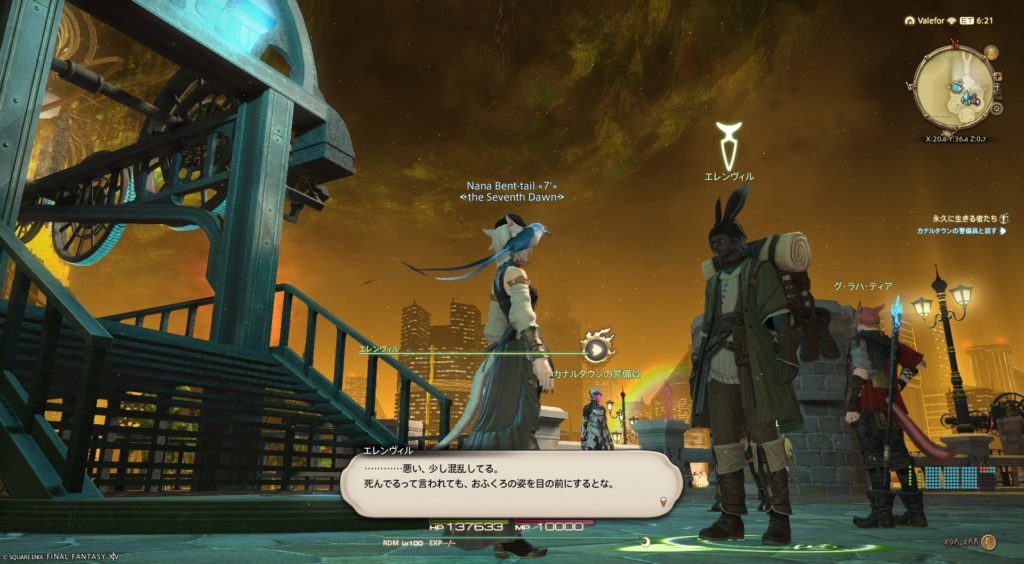Image resolution: width=1024 pixels, height=564 pixels.
Task: Click the meteor play icon on target bar
Action: pyautogui.click(x=596, y=349)
